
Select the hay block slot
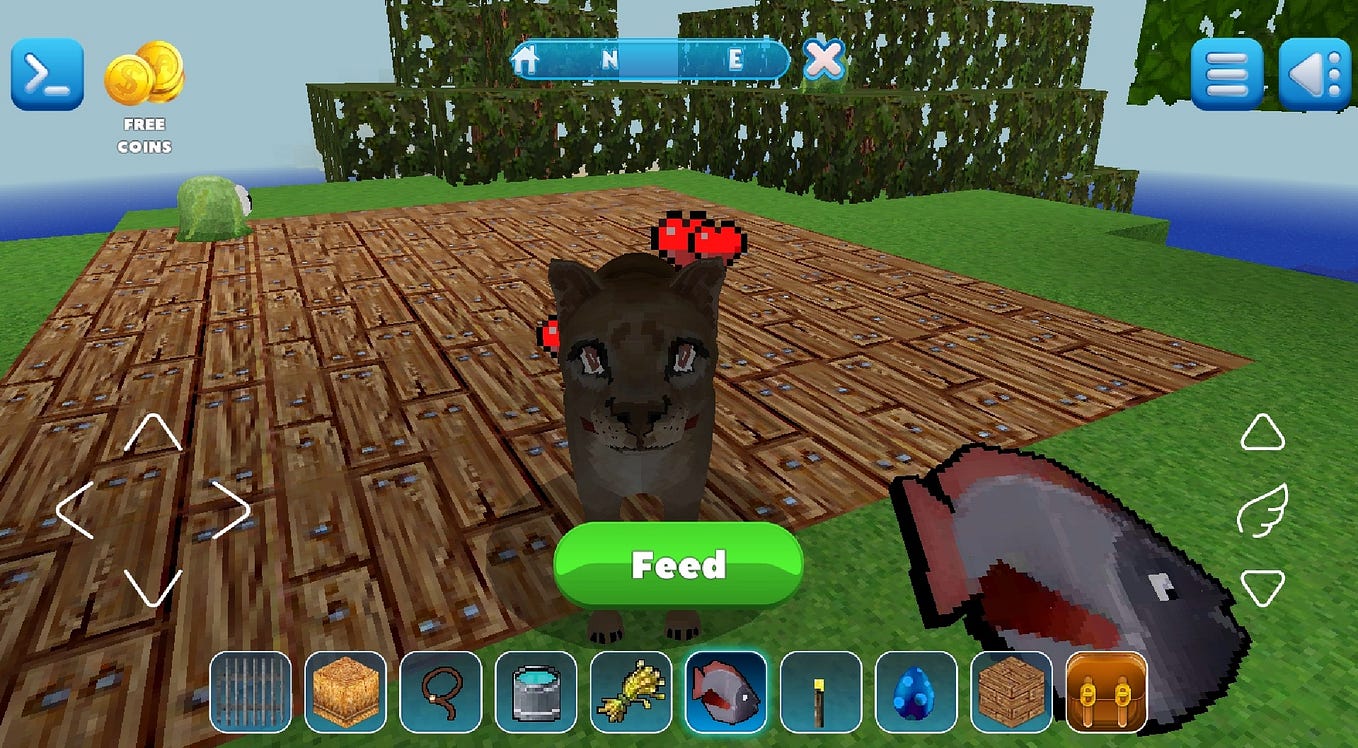[345, 691]
